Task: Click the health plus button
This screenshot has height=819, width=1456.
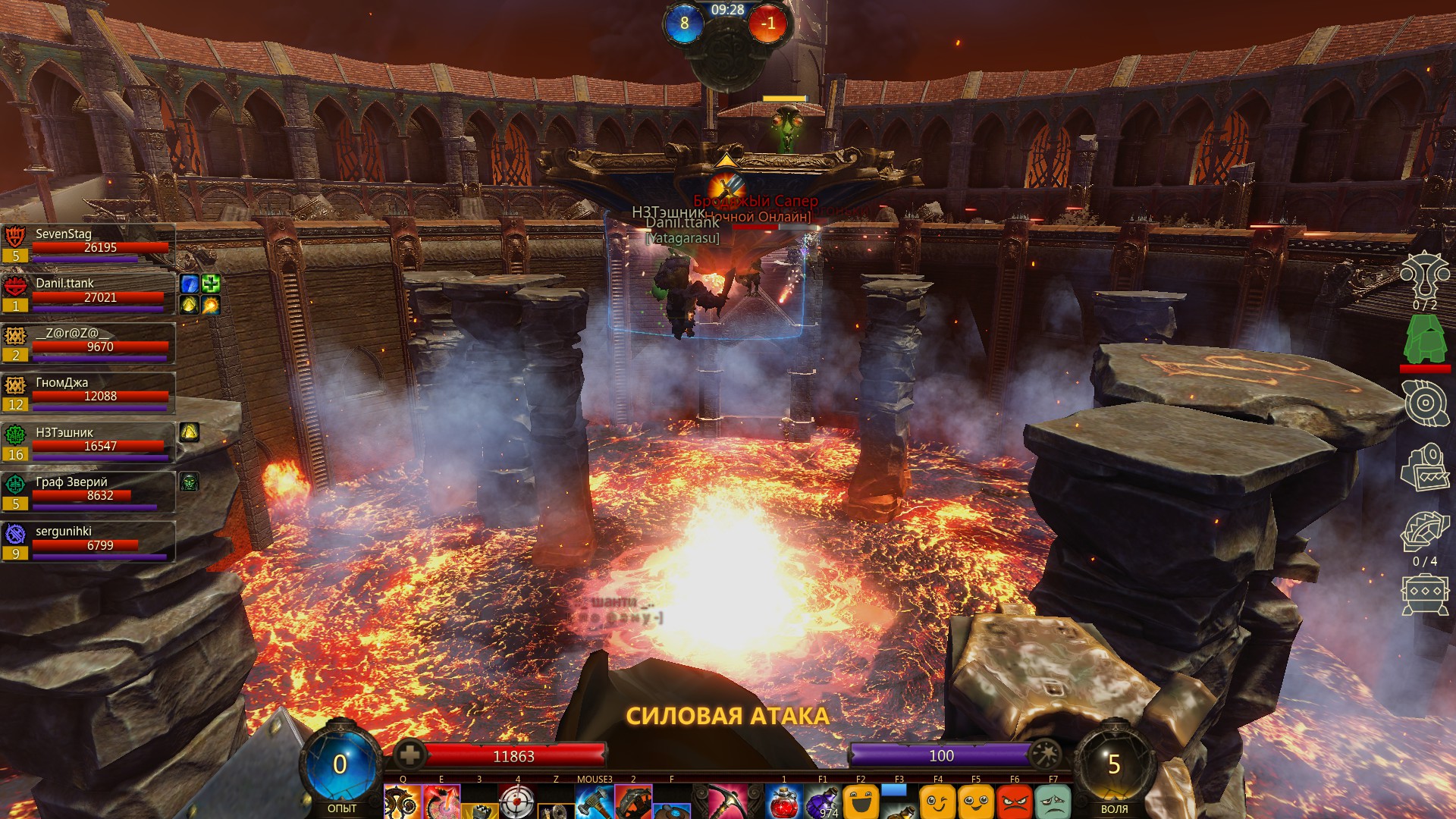Action: click(409, 755)
